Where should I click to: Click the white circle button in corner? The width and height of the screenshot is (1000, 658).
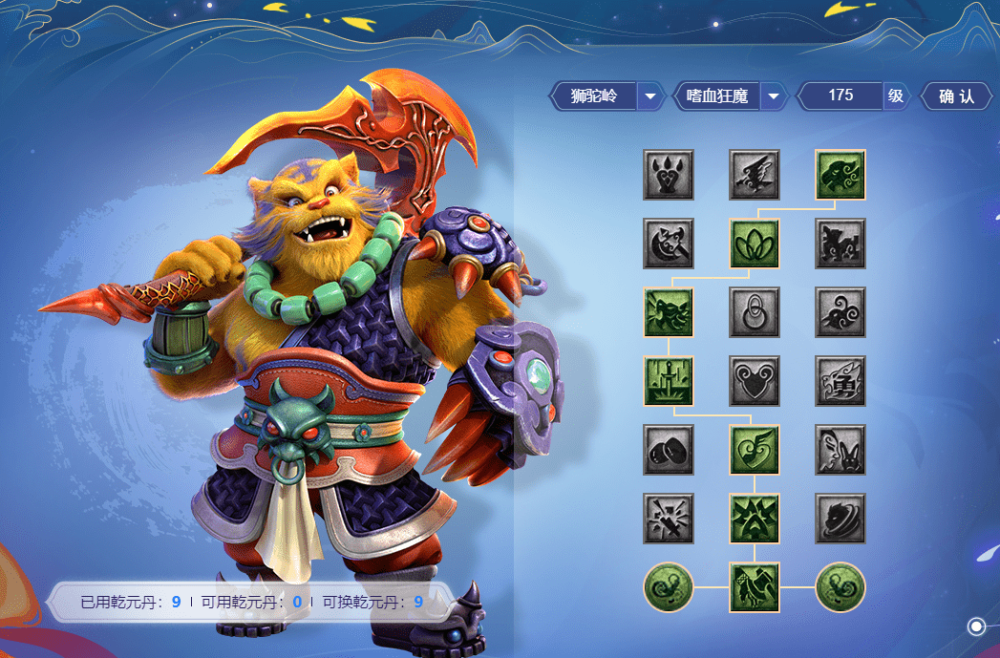click(x=976, y=626)
